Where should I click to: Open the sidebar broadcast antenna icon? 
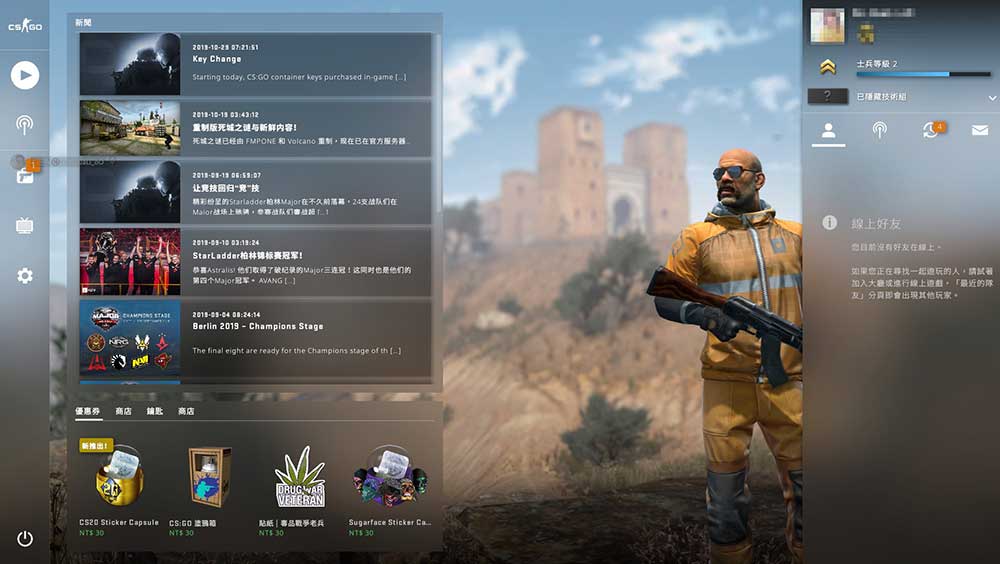coord(25,125)
